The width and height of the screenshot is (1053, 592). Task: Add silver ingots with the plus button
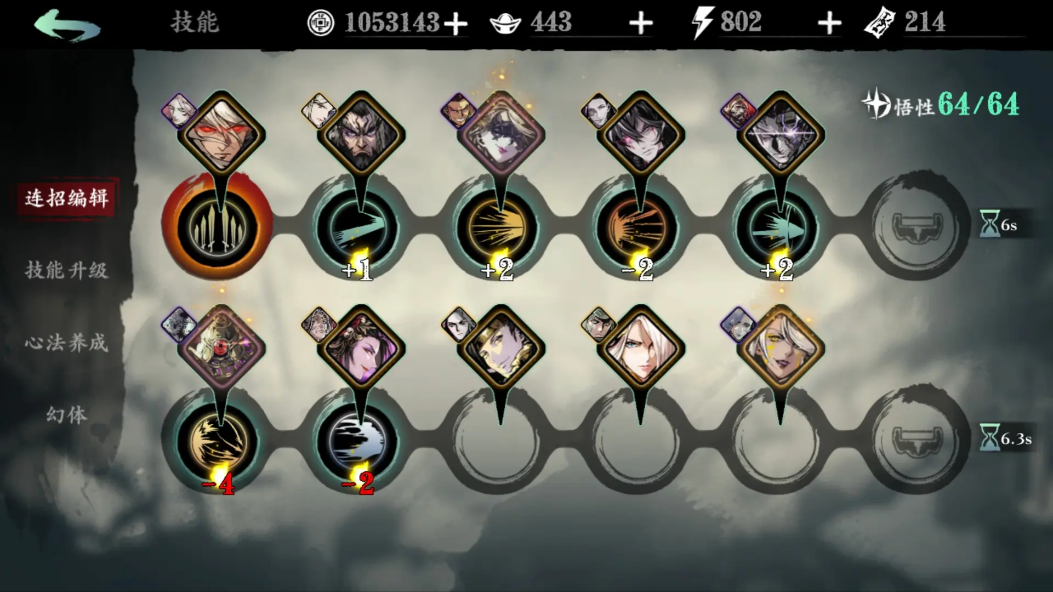pos(640,24)
